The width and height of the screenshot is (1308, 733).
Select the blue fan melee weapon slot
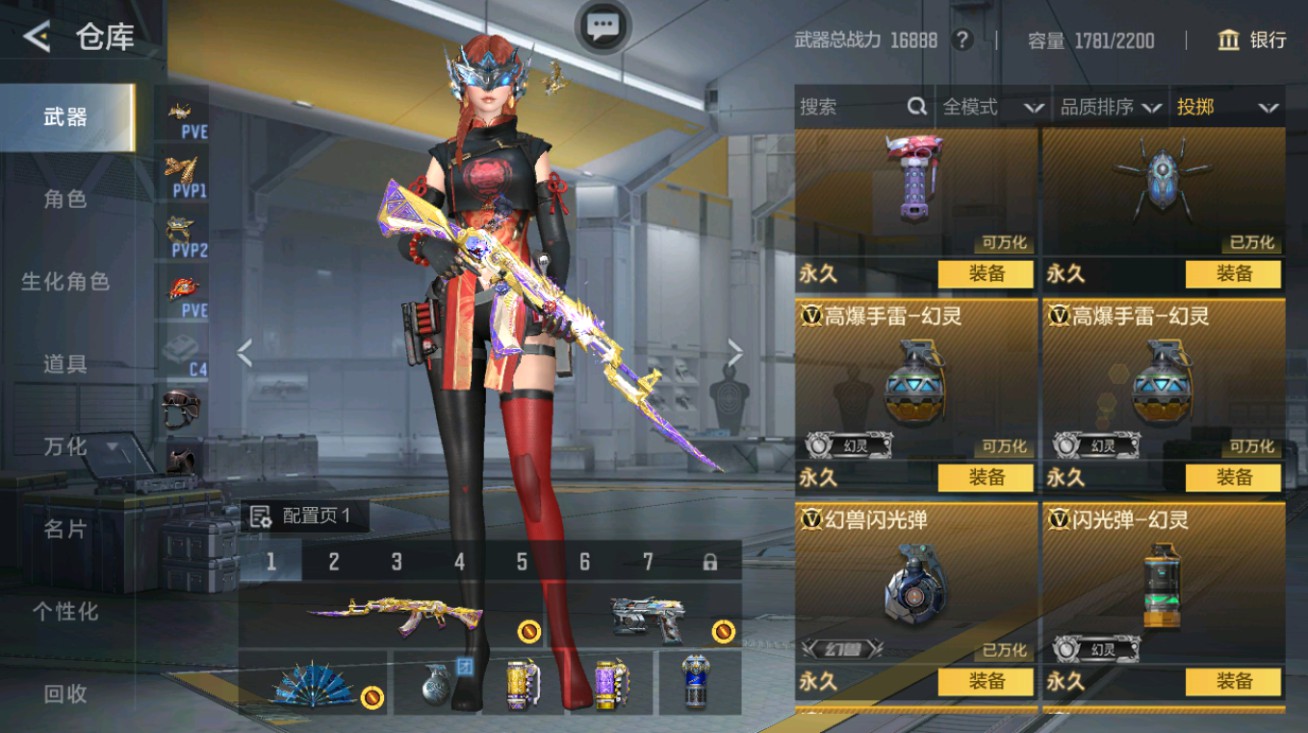[313, 684]
